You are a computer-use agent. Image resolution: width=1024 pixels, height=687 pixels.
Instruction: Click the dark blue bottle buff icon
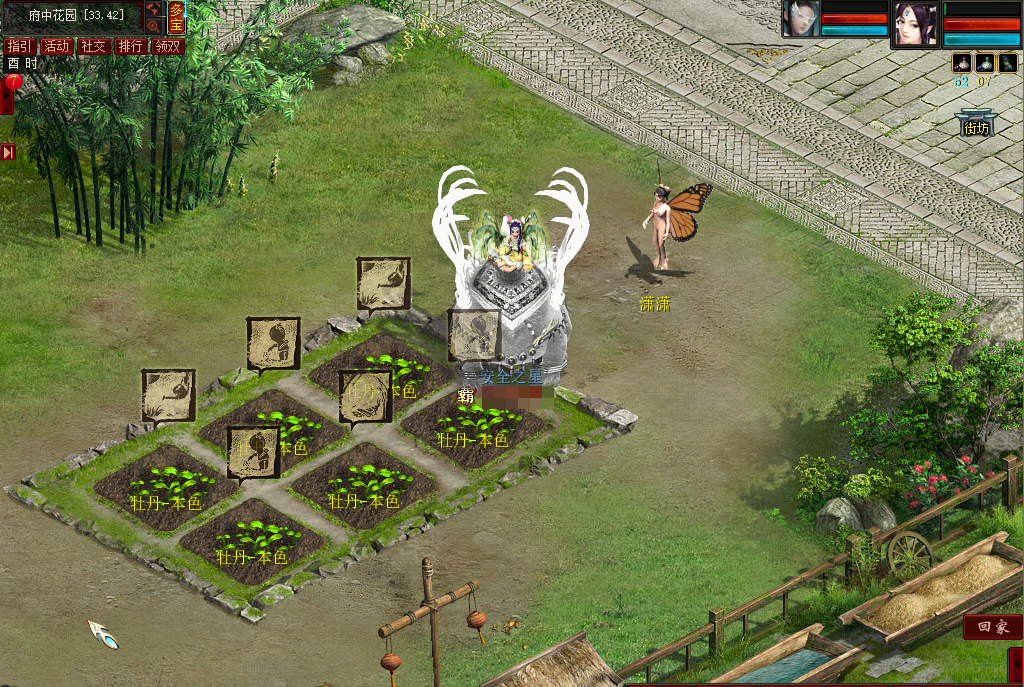[x=1007, y=62]
